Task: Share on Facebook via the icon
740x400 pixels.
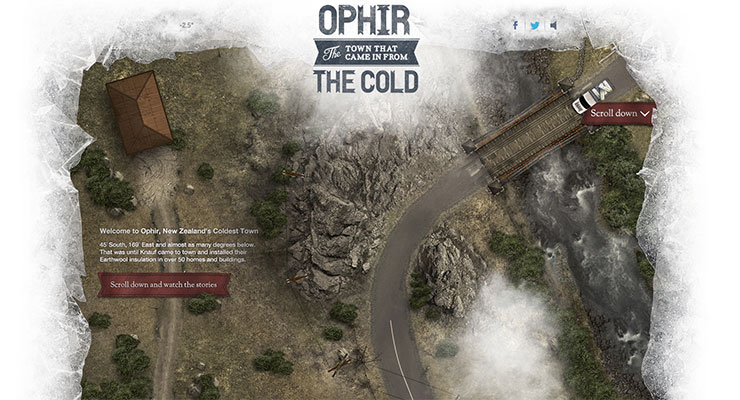Action: pos(515,26)
